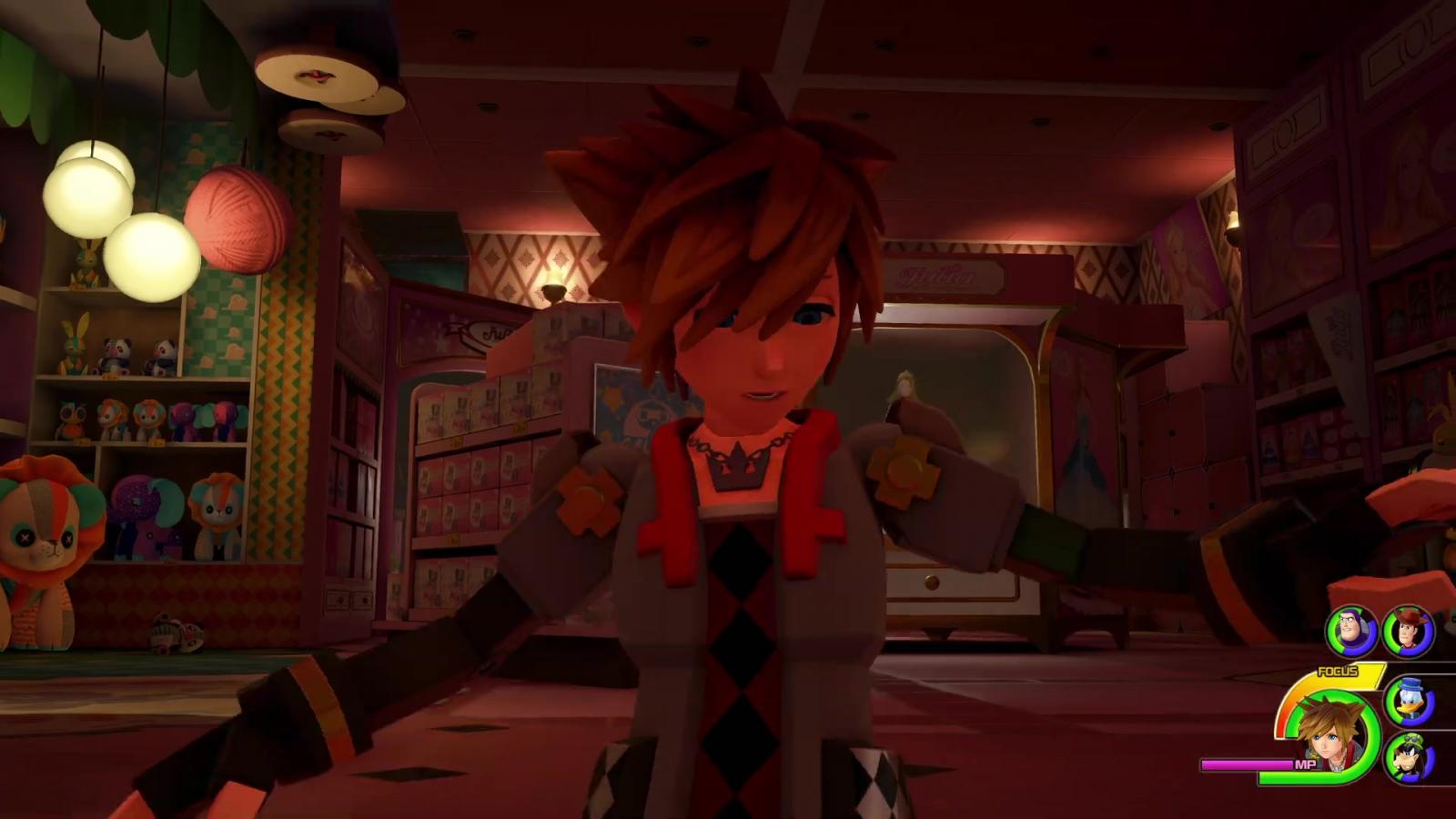This screenshot has height=819, width=1456.
Task: Click Woody's party portrait icon
Action: pos(1408,631)
